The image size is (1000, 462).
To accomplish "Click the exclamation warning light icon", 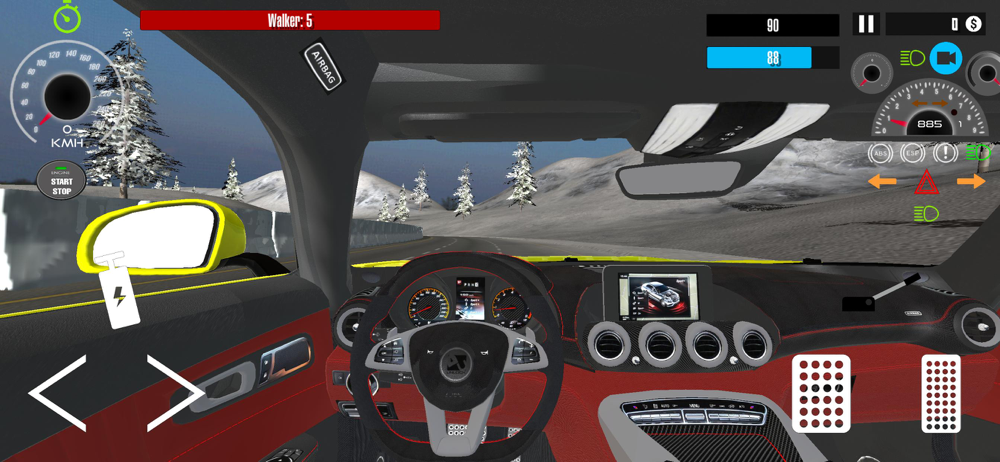I will pyautogui.click(x=944, y=153).
